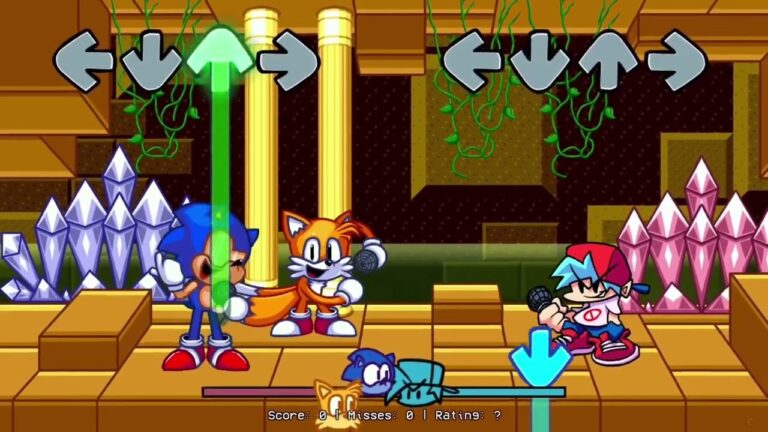The height and width of the screenshot is (432, 768).
Task: Hit the player's gray down arrow receptor
Action: (540, 61)
